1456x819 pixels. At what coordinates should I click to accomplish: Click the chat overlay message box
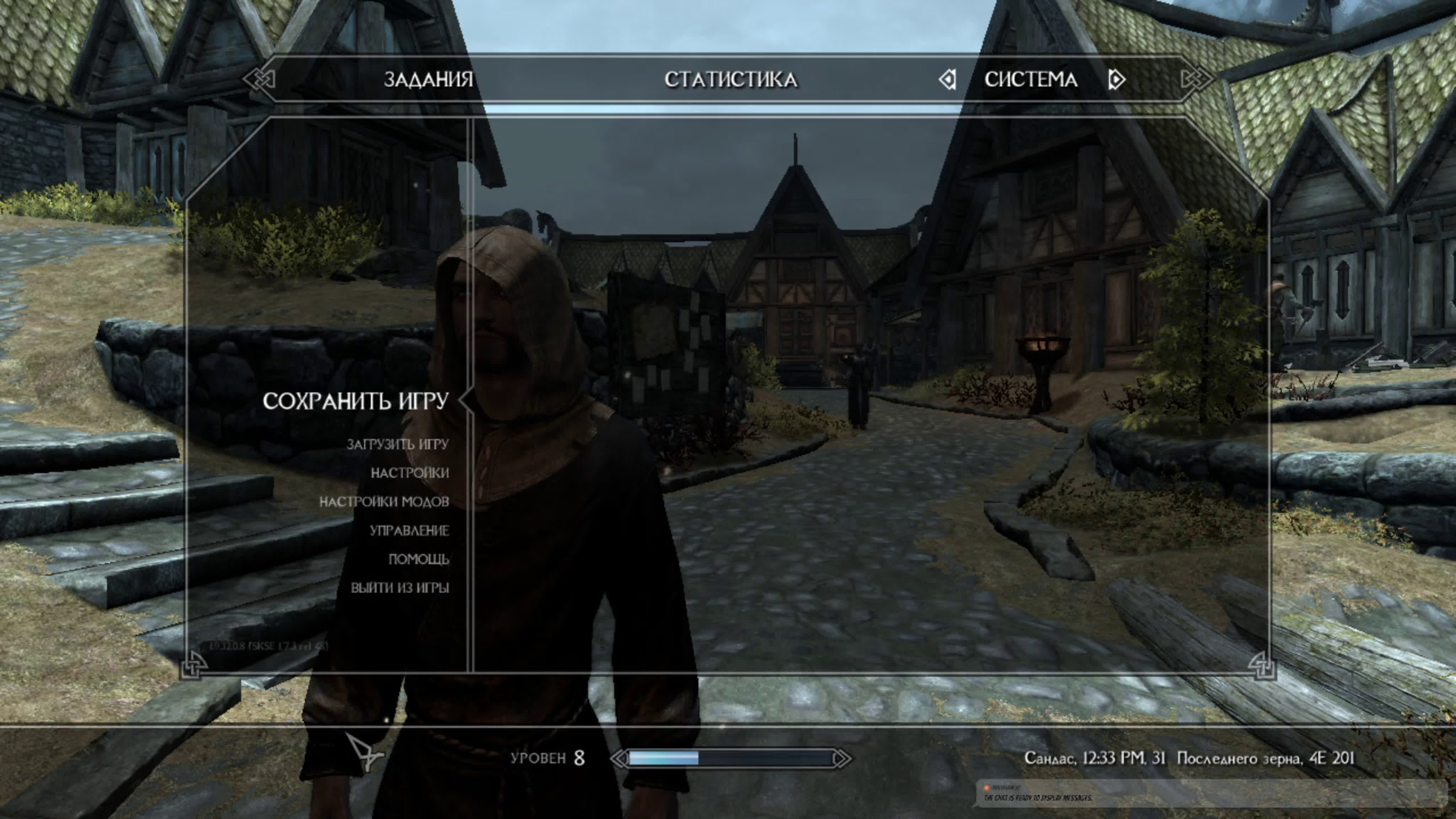pos(1210,793)
